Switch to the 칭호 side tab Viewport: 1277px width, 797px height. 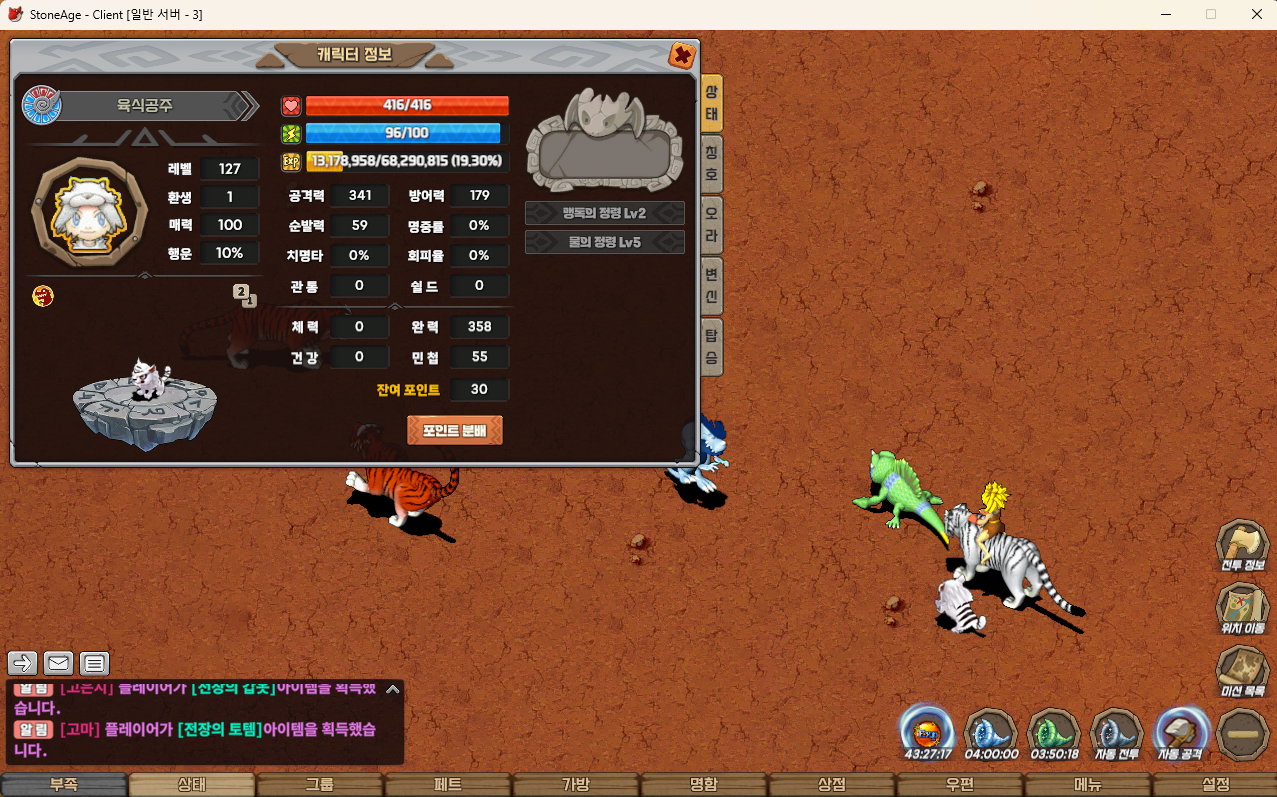(x=711, y=163)
